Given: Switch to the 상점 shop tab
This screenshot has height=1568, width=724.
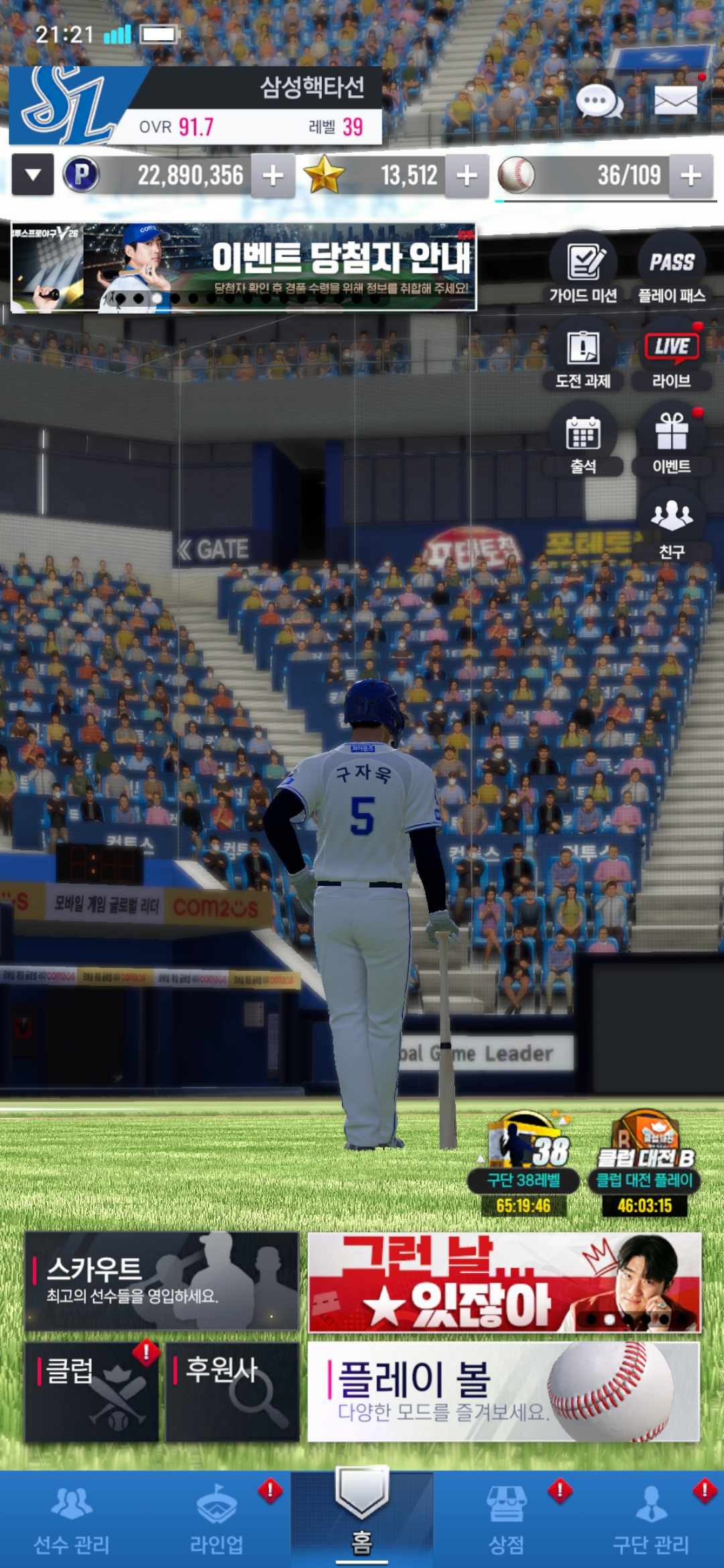Looking at the screenshot, I should click(506, 1520).
